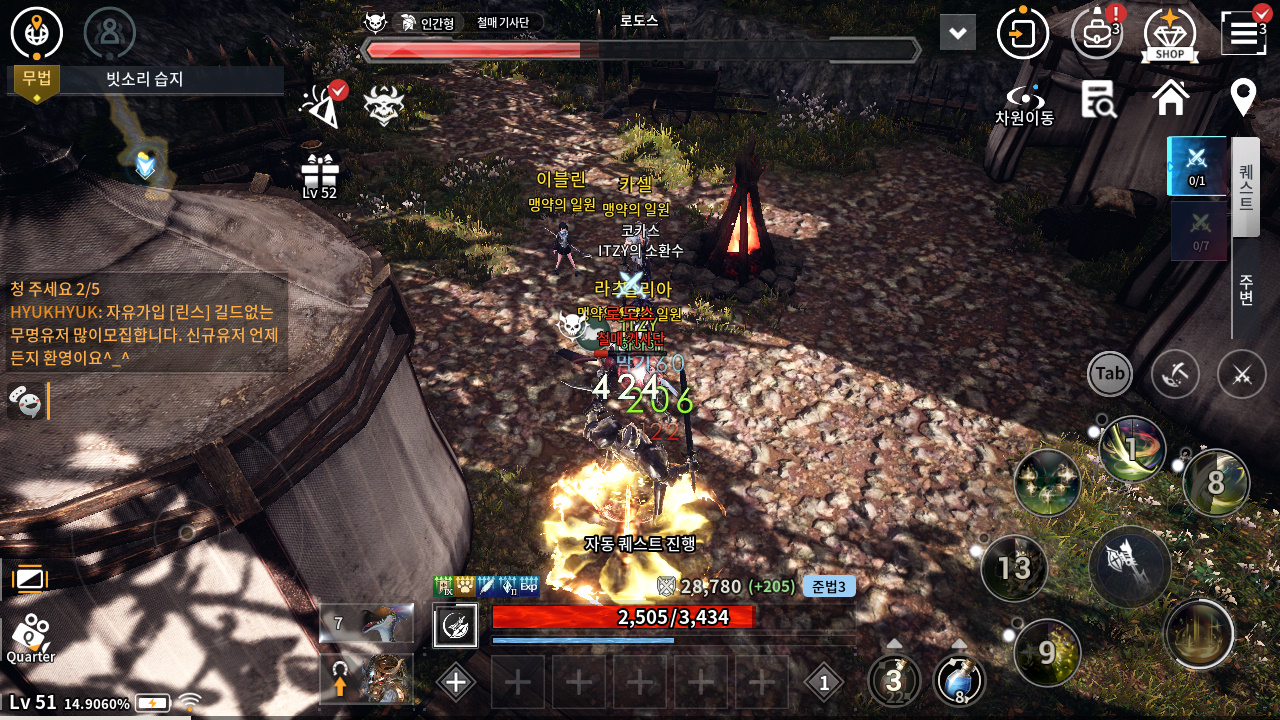Screen dimensions: 1280x720
Task: Open the map pin marker icon
Action: [x=1243, y=98]
